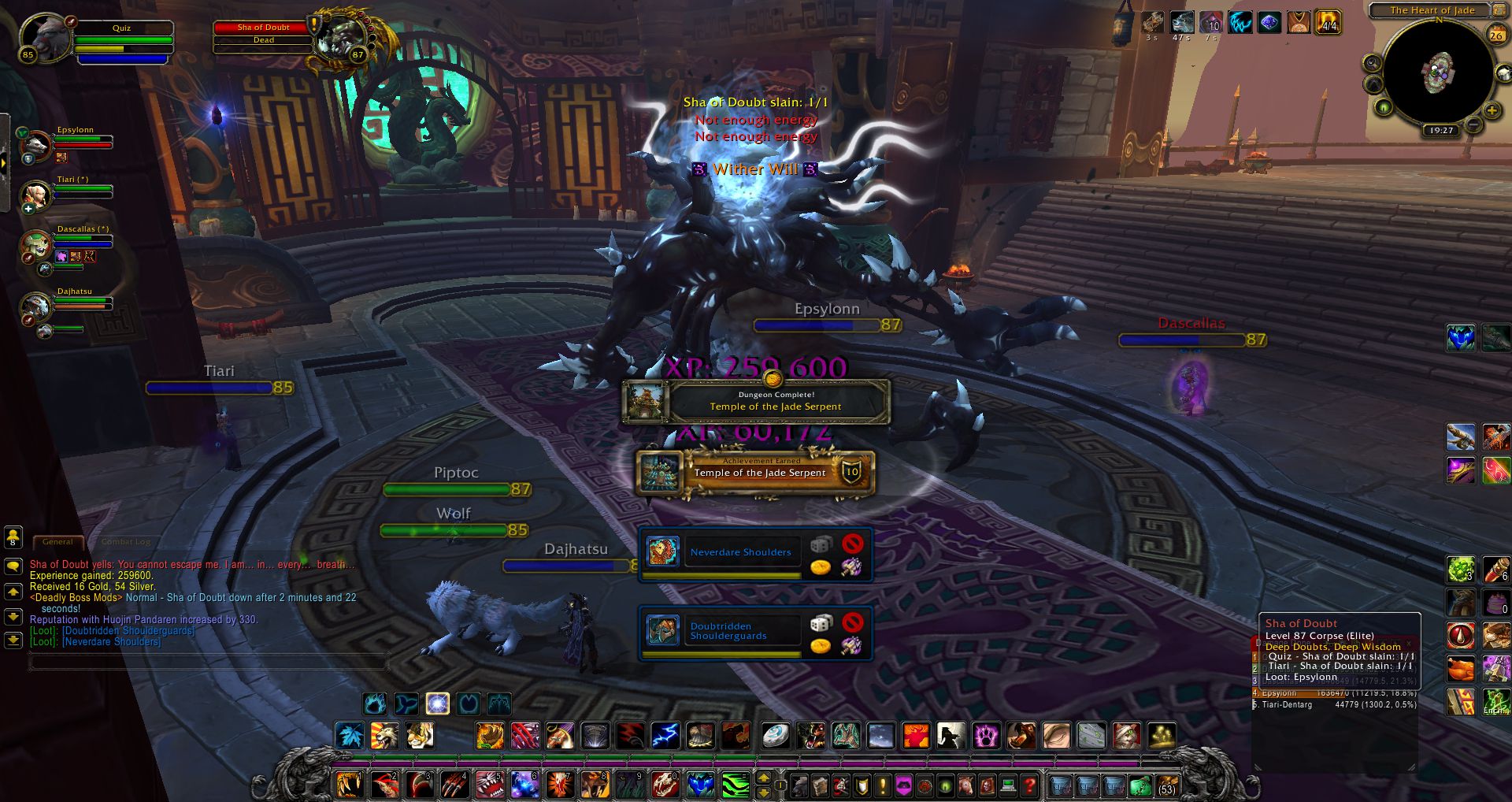The height and width of the screenshot is (802, 1512).
Task: Click the Temple of the Jade Serpent achievement alert
Action: tap(756, 473)
